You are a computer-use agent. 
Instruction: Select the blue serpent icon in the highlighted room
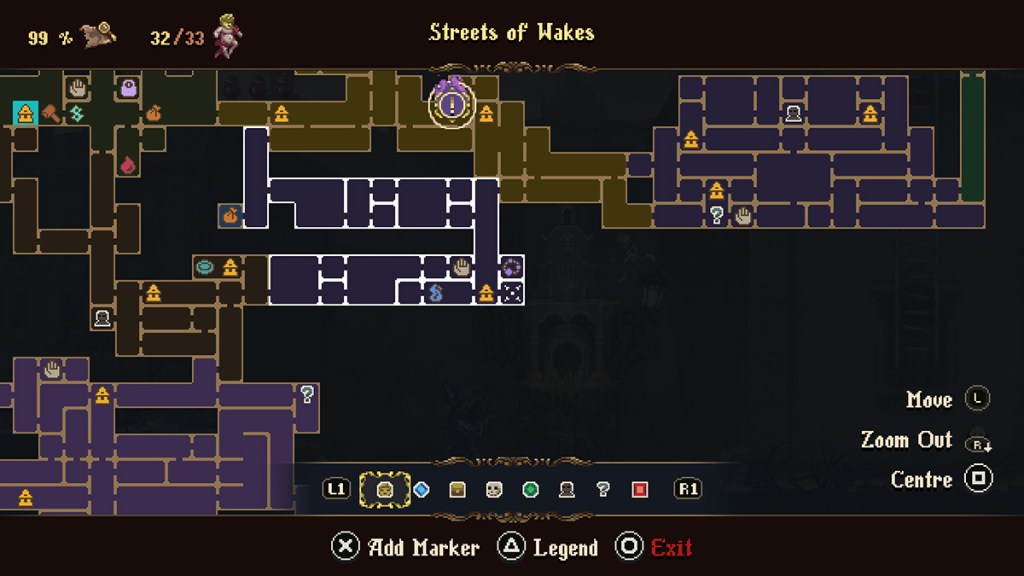coord(436,293)
